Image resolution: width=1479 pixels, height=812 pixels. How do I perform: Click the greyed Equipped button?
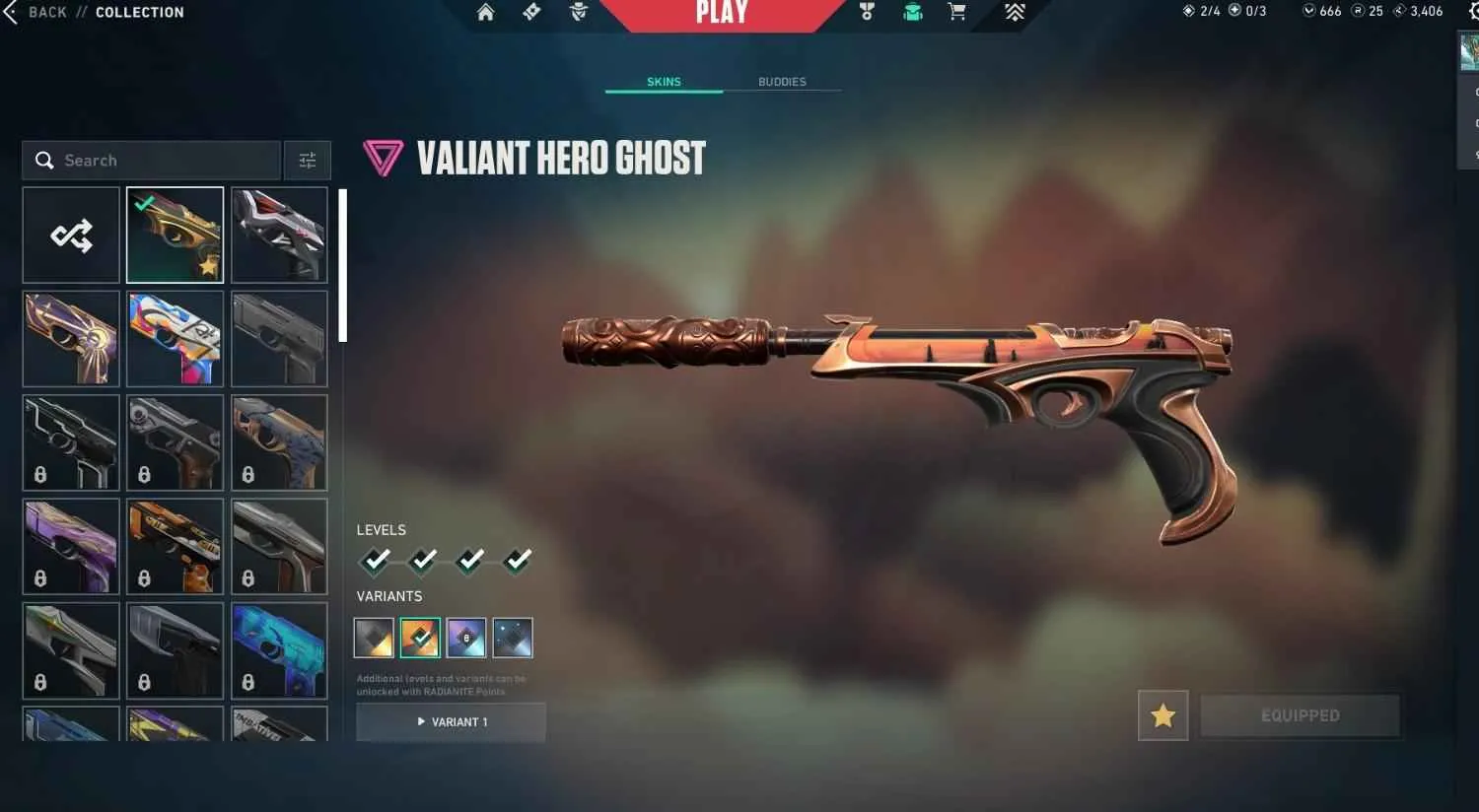click(1300, 715)
